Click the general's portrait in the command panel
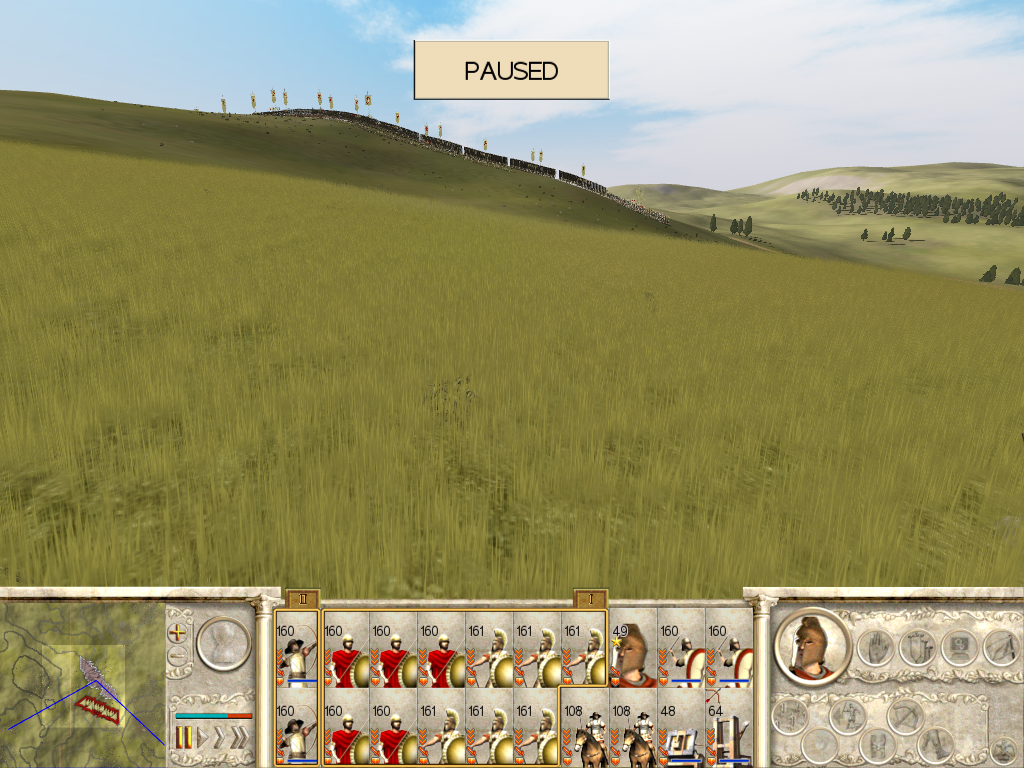This screenshot has width=1024, height=768. (x=812, y=646)
